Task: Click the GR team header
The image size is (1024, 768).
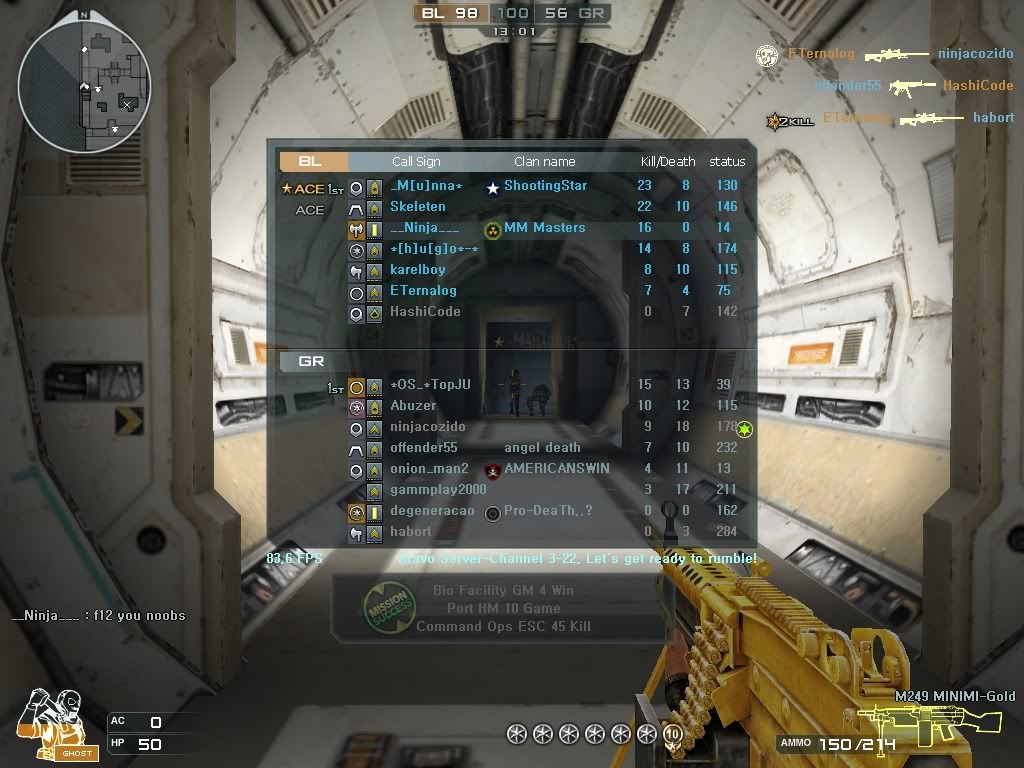Action: tap(312, 361)
